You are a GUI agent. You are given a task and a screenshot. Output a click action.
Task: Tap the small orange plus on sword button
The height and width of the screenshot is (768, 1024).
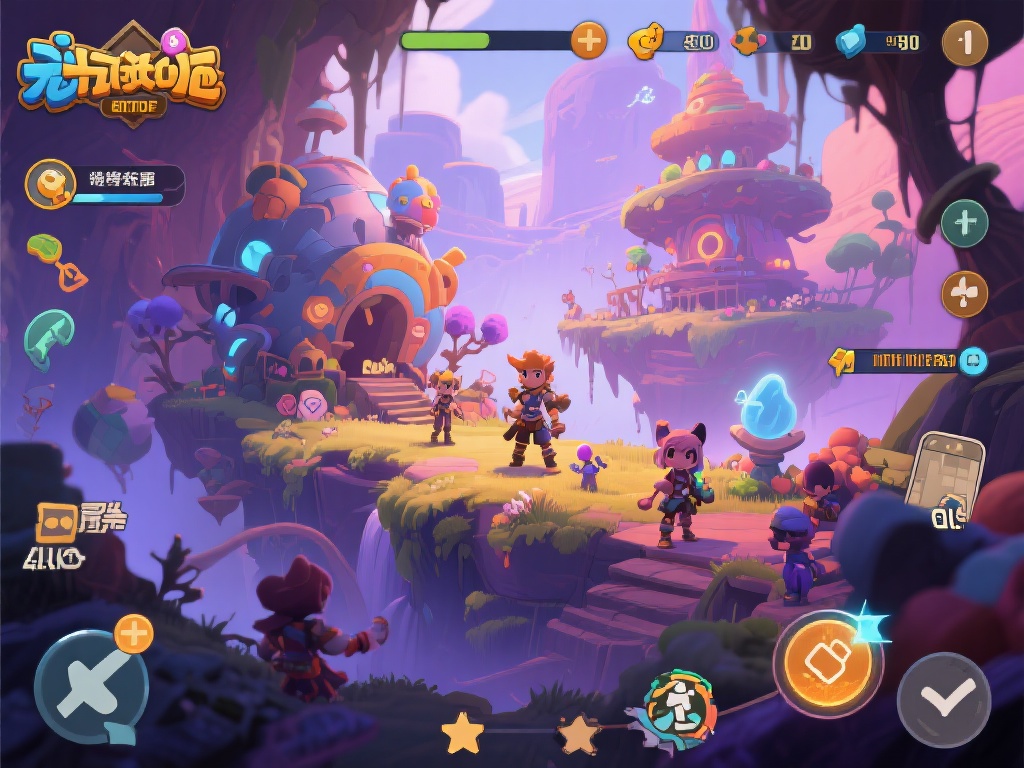tap(133, 634)
